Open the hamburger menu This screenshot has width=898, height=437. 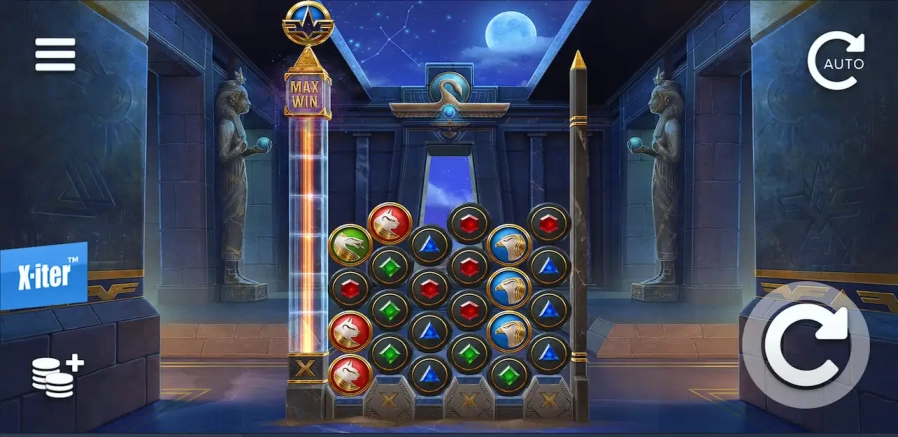click(55, 55)
